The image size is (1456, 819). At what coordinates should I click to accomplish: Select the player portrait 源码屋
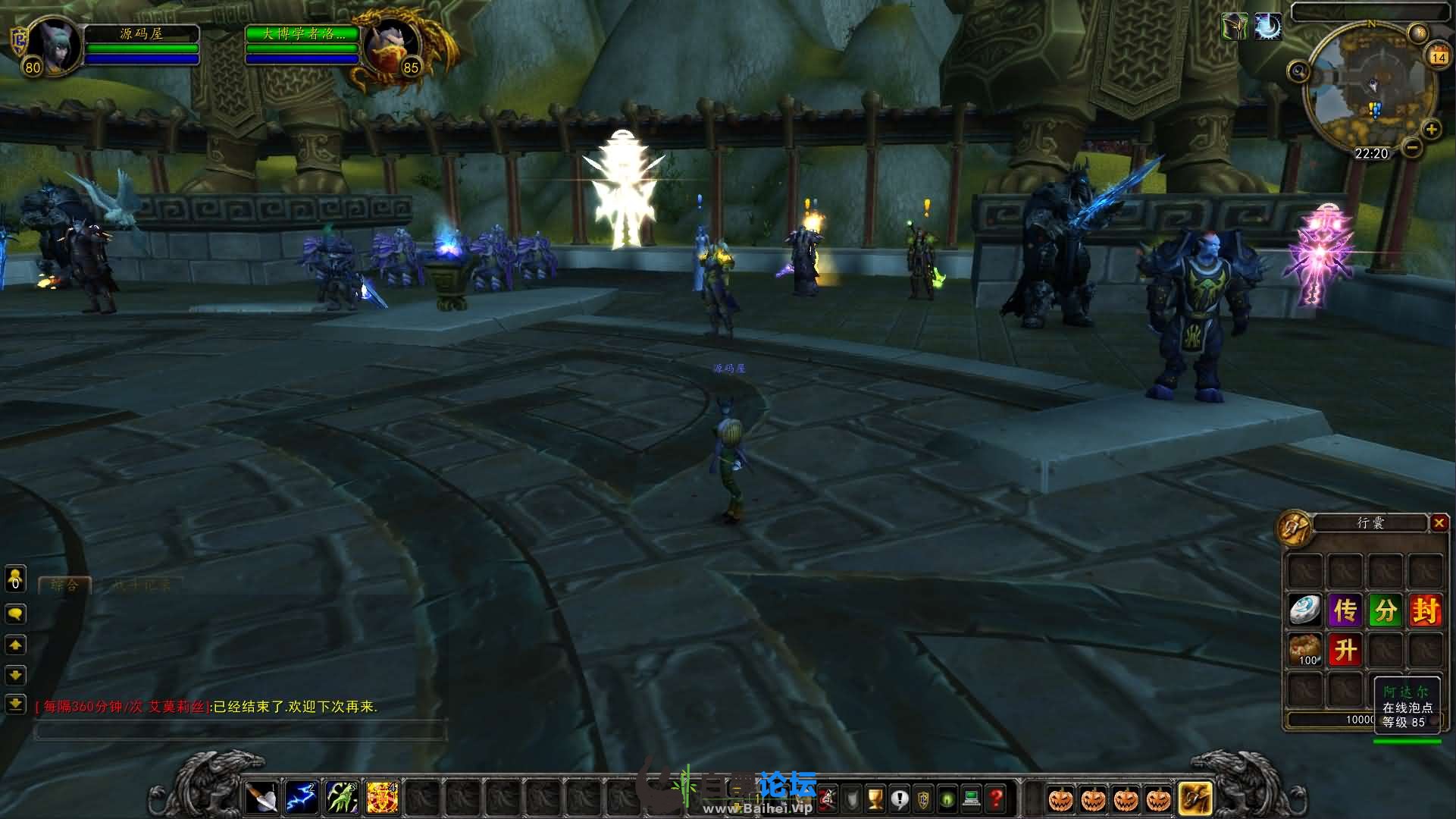53,45
